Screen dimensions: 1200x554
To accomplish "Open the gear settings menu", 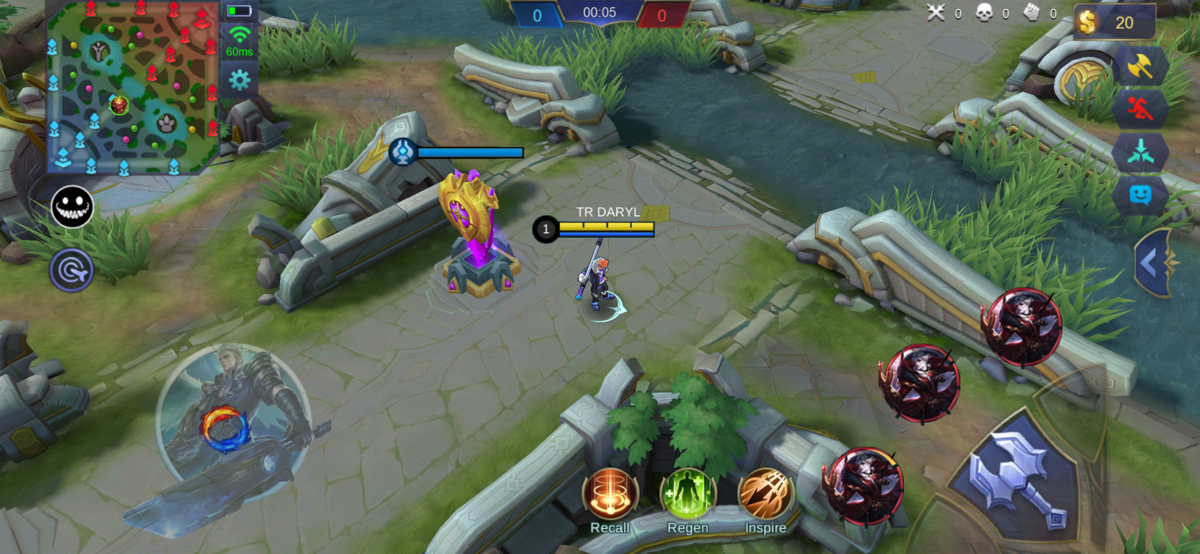I will pyautogui.click(x=240, y=79).
